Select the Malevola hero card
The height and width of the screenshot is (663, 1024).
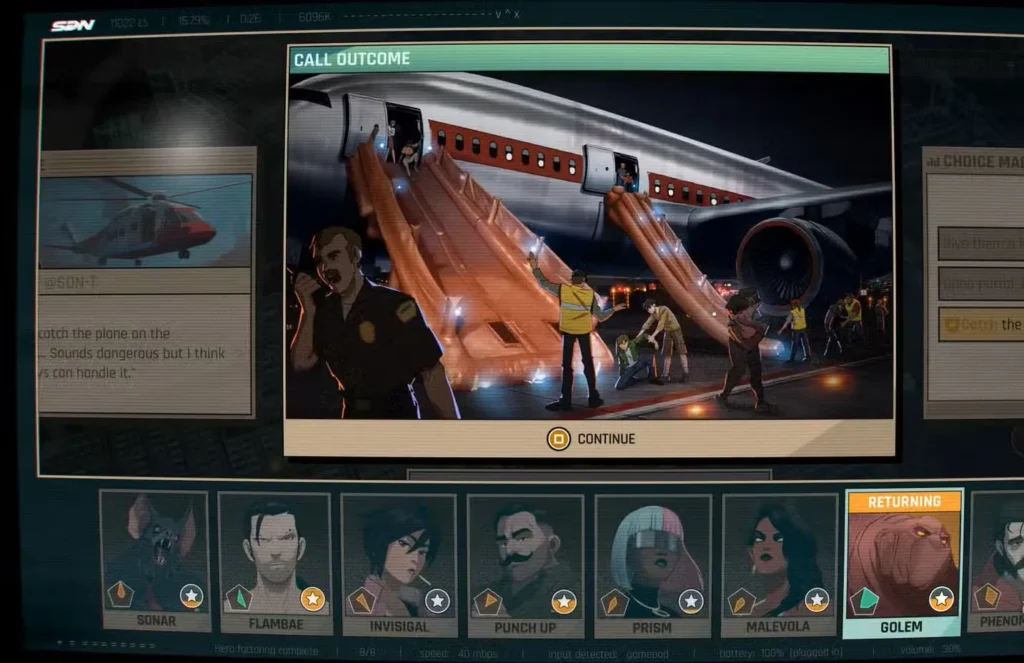pyautogui.click(x=779, y=562)
